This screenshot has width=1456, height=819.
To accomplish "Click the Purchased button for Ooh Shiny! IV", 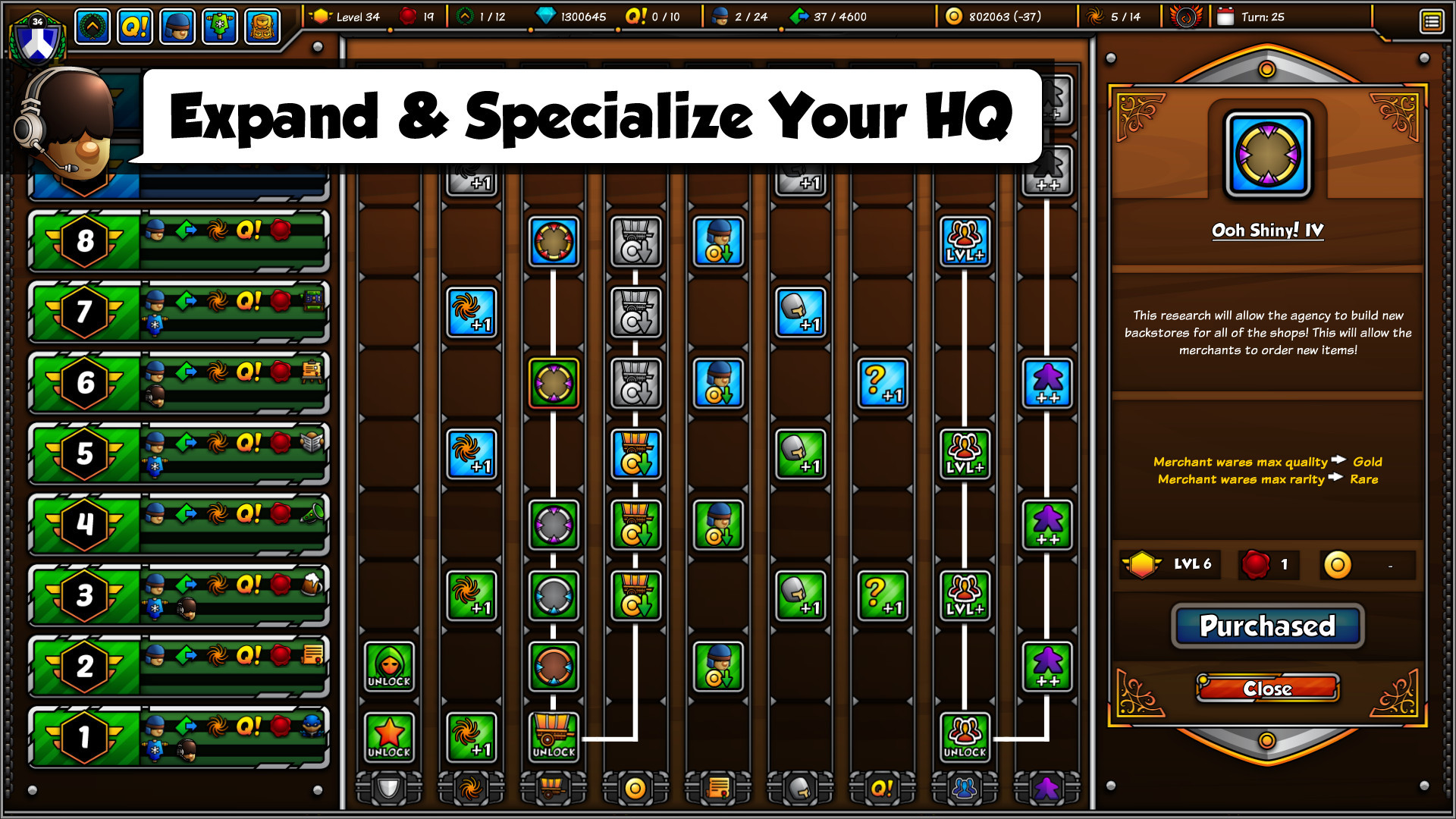I will (x=1266, y=626).
